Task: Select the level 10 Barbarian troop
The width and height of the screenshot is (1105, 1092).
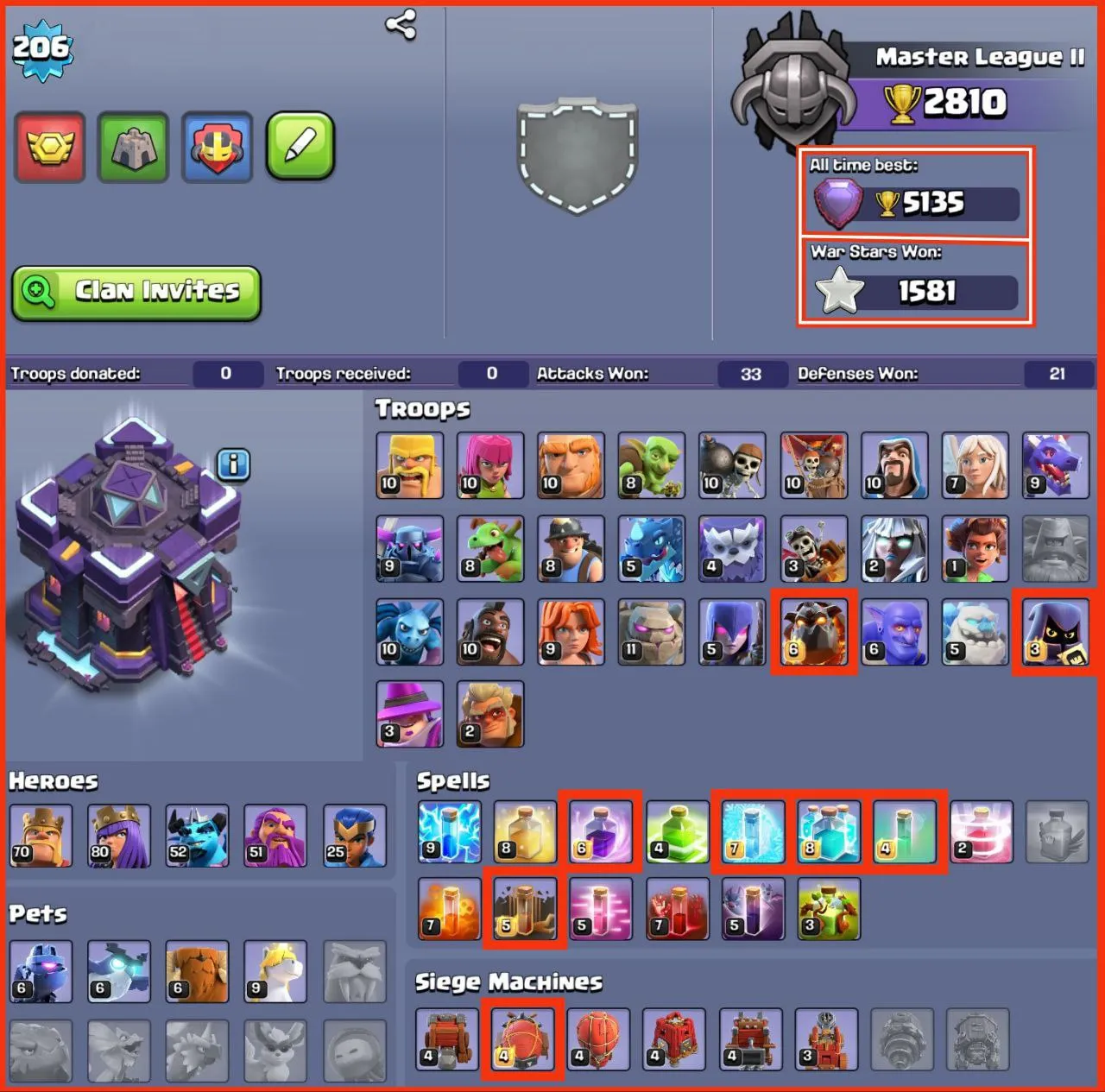Action: (409, 466)
